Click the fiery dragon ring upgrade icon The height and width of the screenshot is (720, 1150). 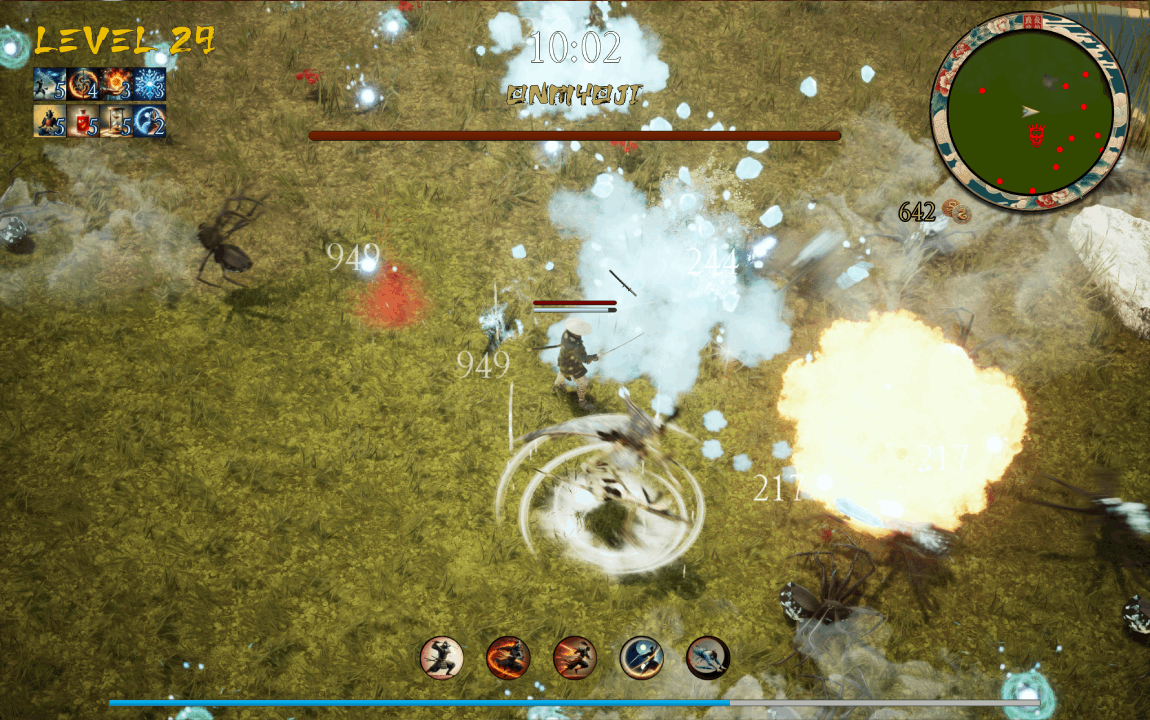[x=83, y=84]
